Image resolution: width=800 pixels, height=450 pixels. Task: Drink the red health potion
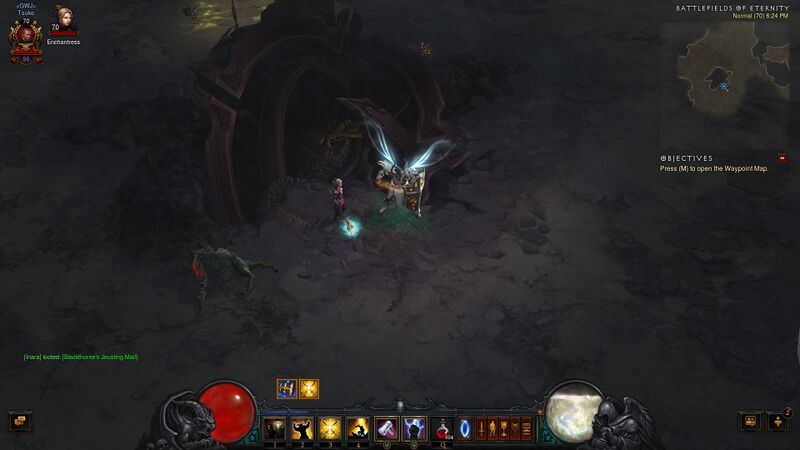[442, 429]
